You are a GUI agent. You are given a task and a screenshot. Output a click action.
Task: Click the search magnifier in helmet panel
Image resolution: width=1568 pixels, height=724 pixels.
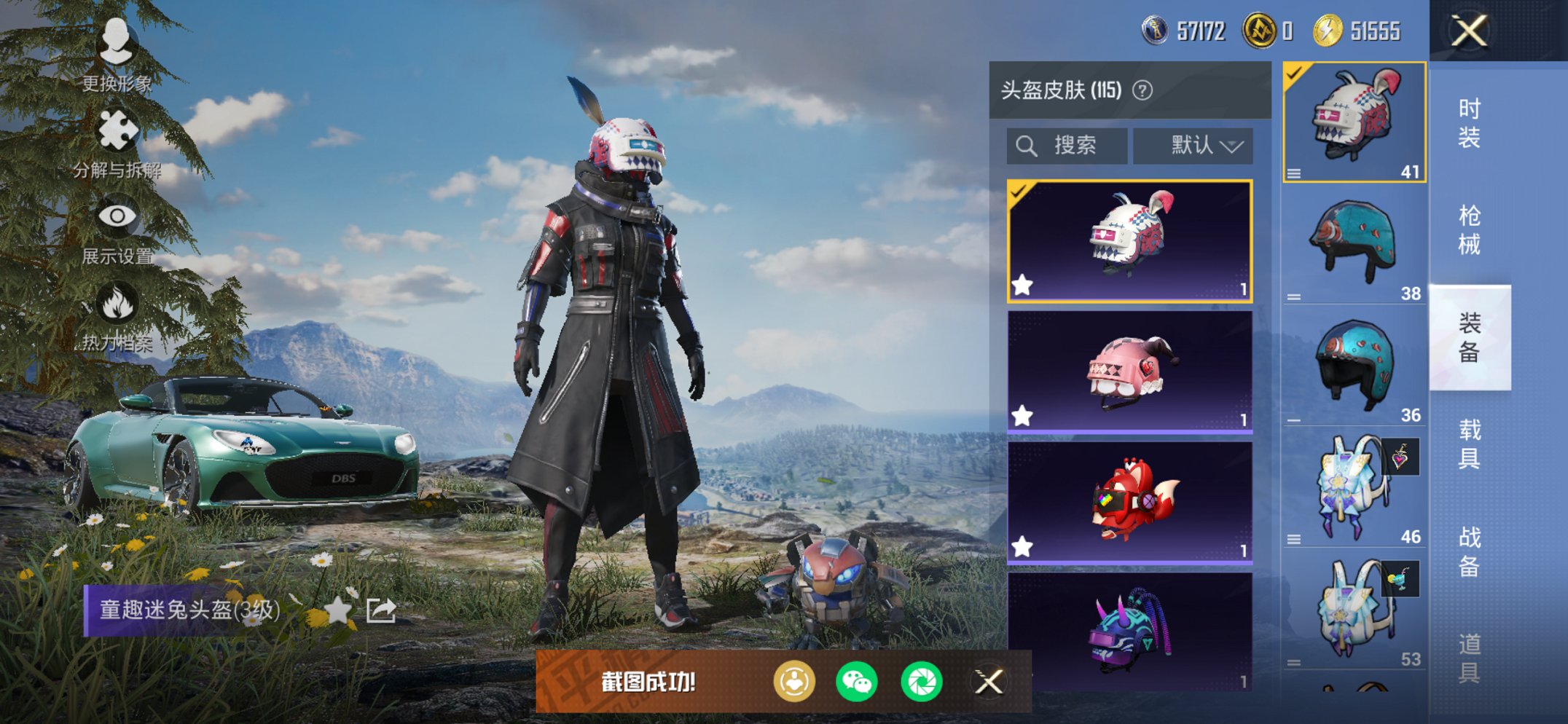pos(1028,145)
